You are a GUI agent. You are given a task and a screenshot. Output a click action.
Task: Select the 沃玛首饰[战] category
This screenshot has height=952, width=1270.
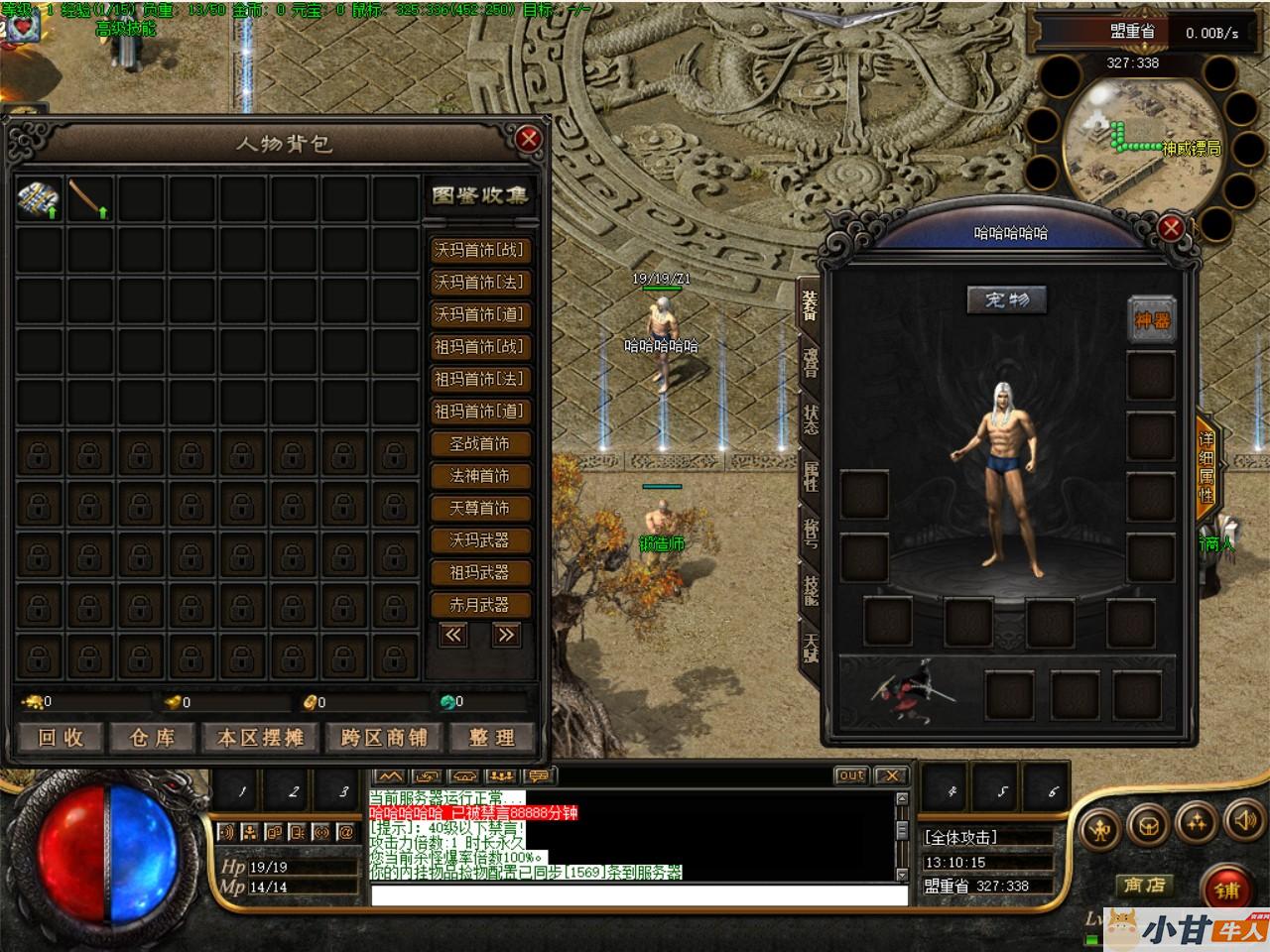(x=479, y=250)
